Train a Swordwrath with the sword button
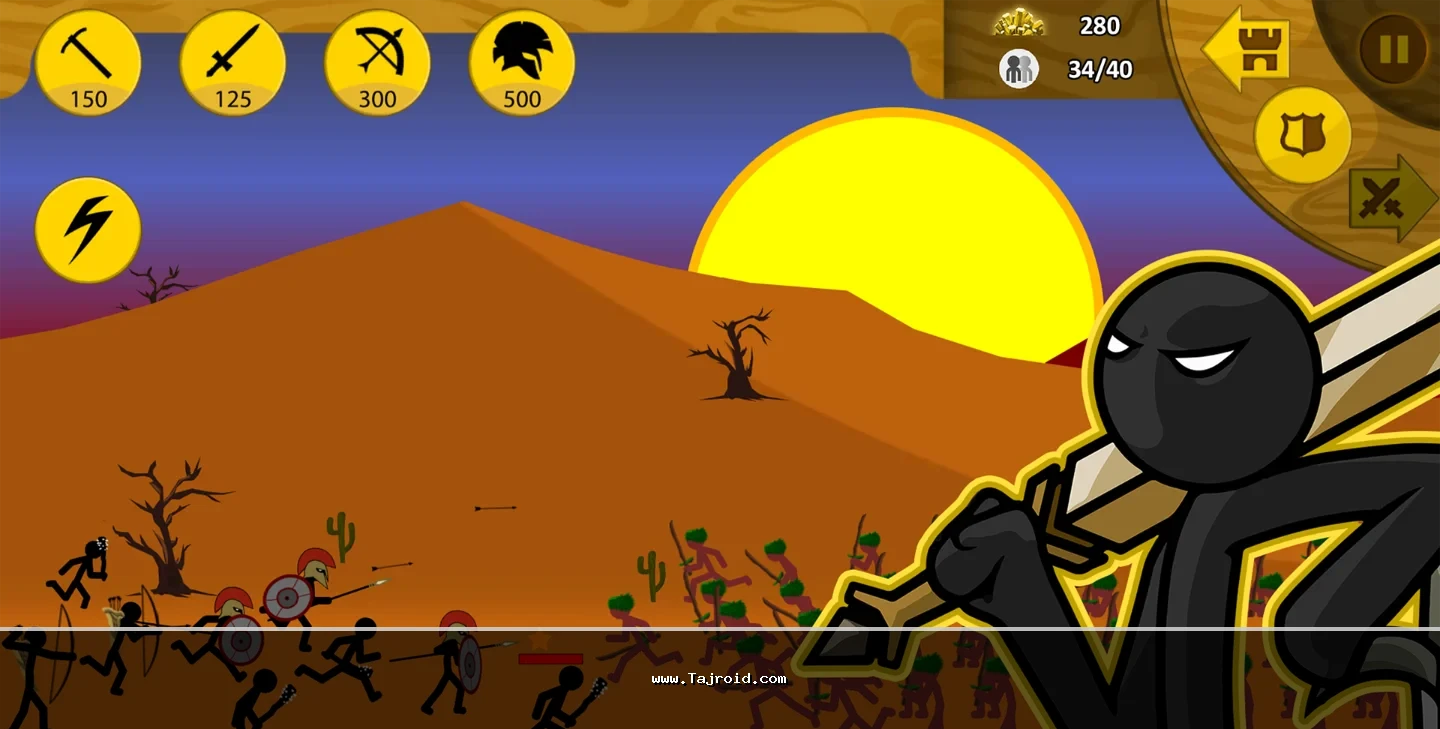1440x729 pixels. point(232,62)
